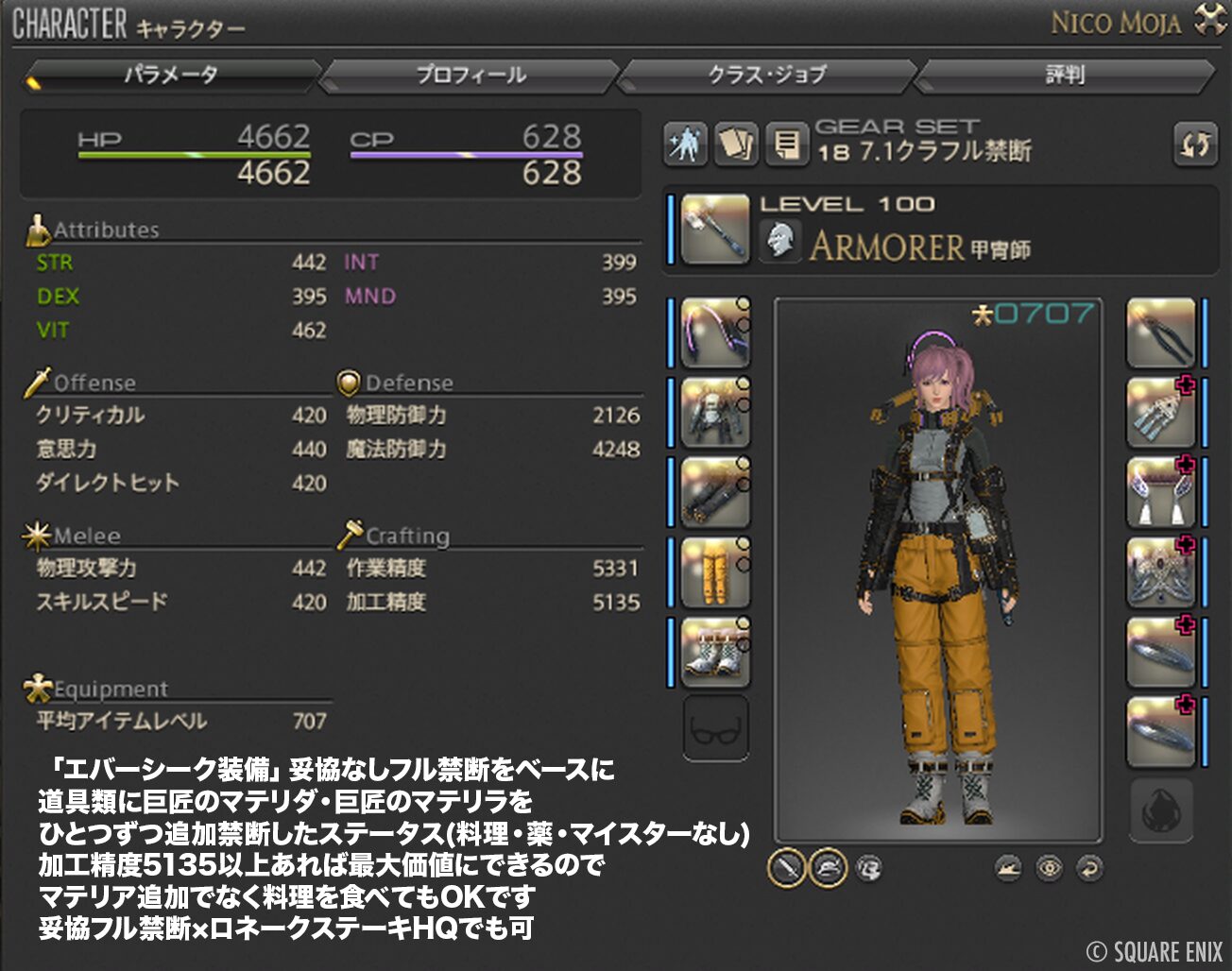Click the purple headband head slot
The width and height of the screenshot is (1232, 971).
(715, 332)
